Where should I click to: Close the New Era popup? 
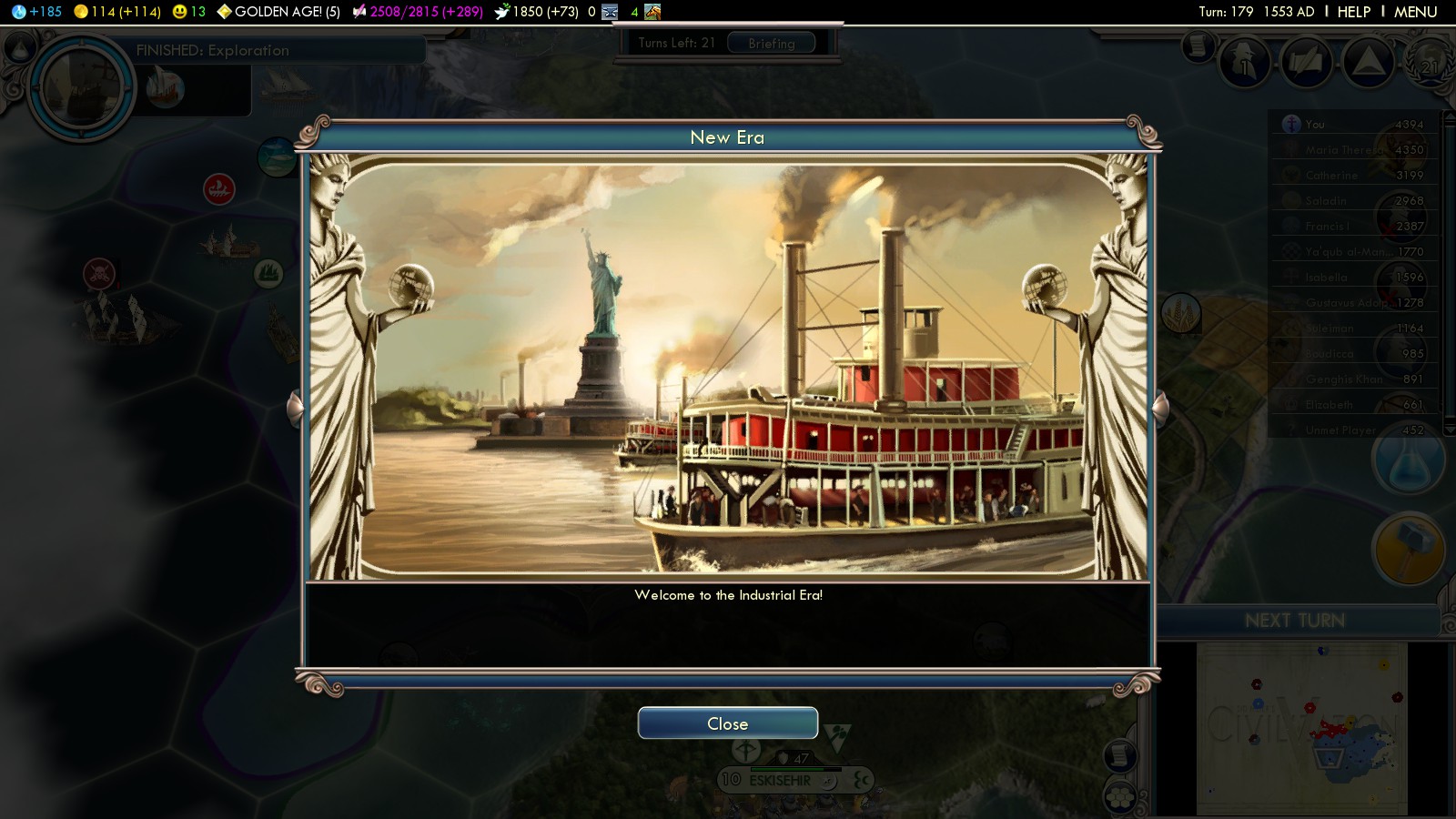[727, 723]
